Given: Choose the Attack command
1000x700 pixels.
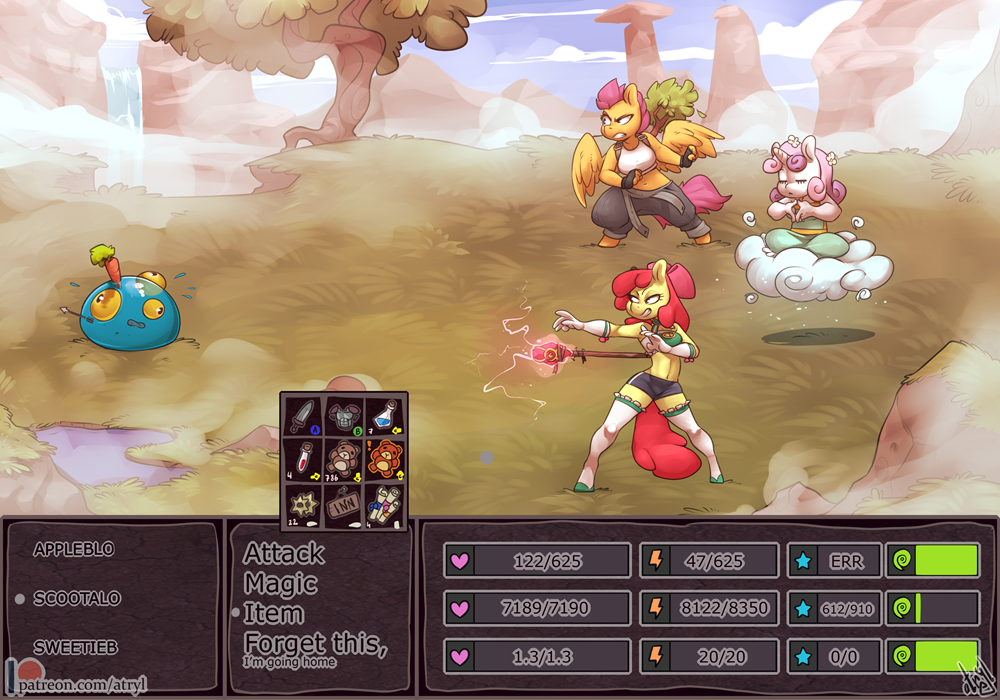Looking at the screenshot, I should tap(284, 553).
